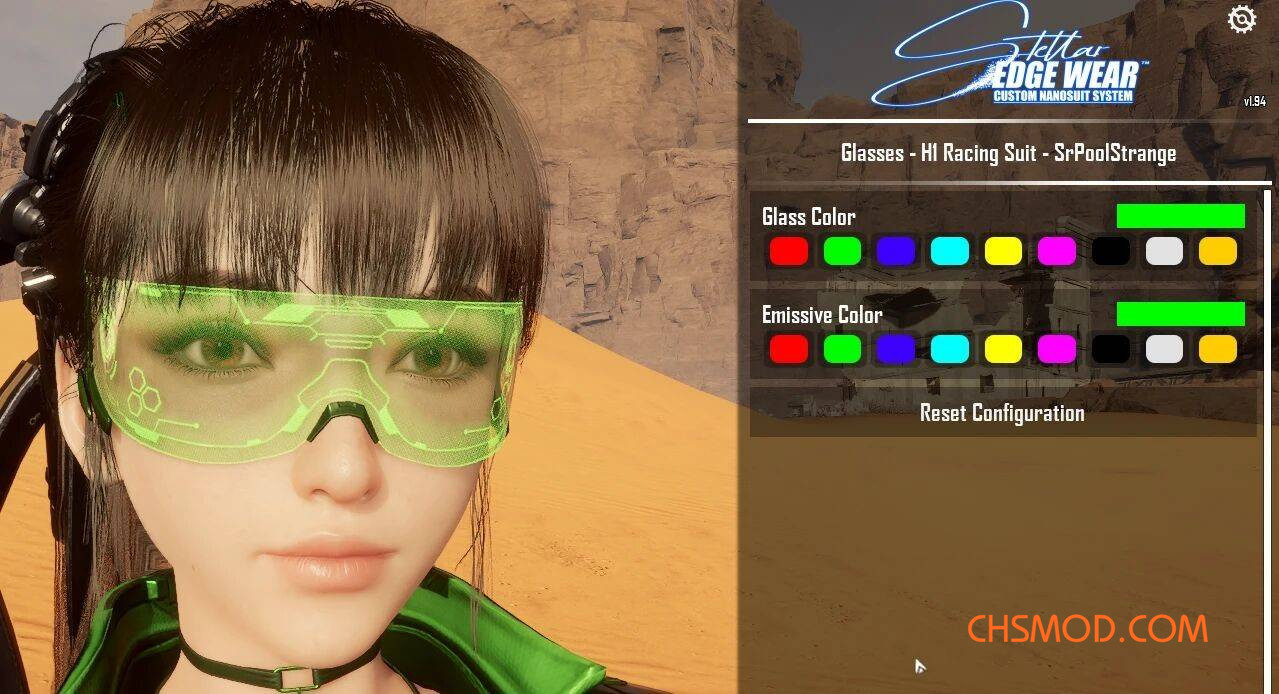Select the black Emissive Color swatch

(1111, 349)
